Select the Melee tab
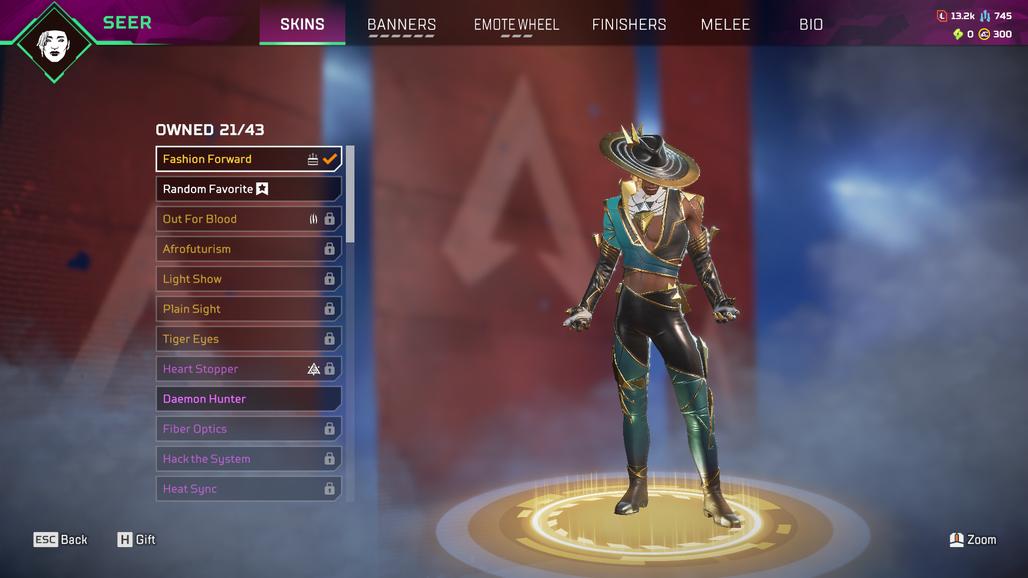Viewport: 1028px width, 578px height. tap(725, 24)
